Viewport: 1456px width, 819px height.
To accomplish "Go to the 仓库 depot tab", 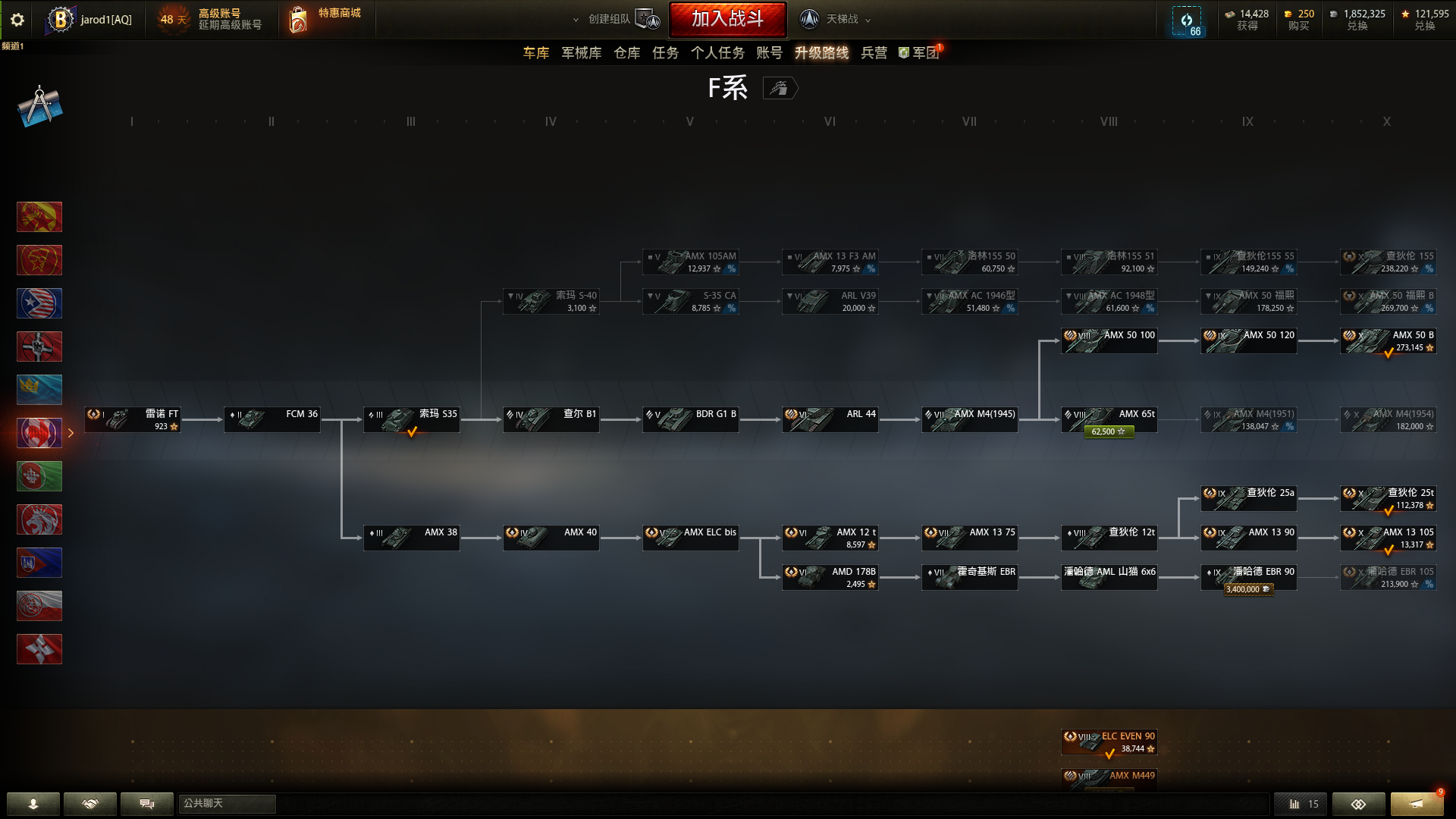I will (x=626, y=53).
